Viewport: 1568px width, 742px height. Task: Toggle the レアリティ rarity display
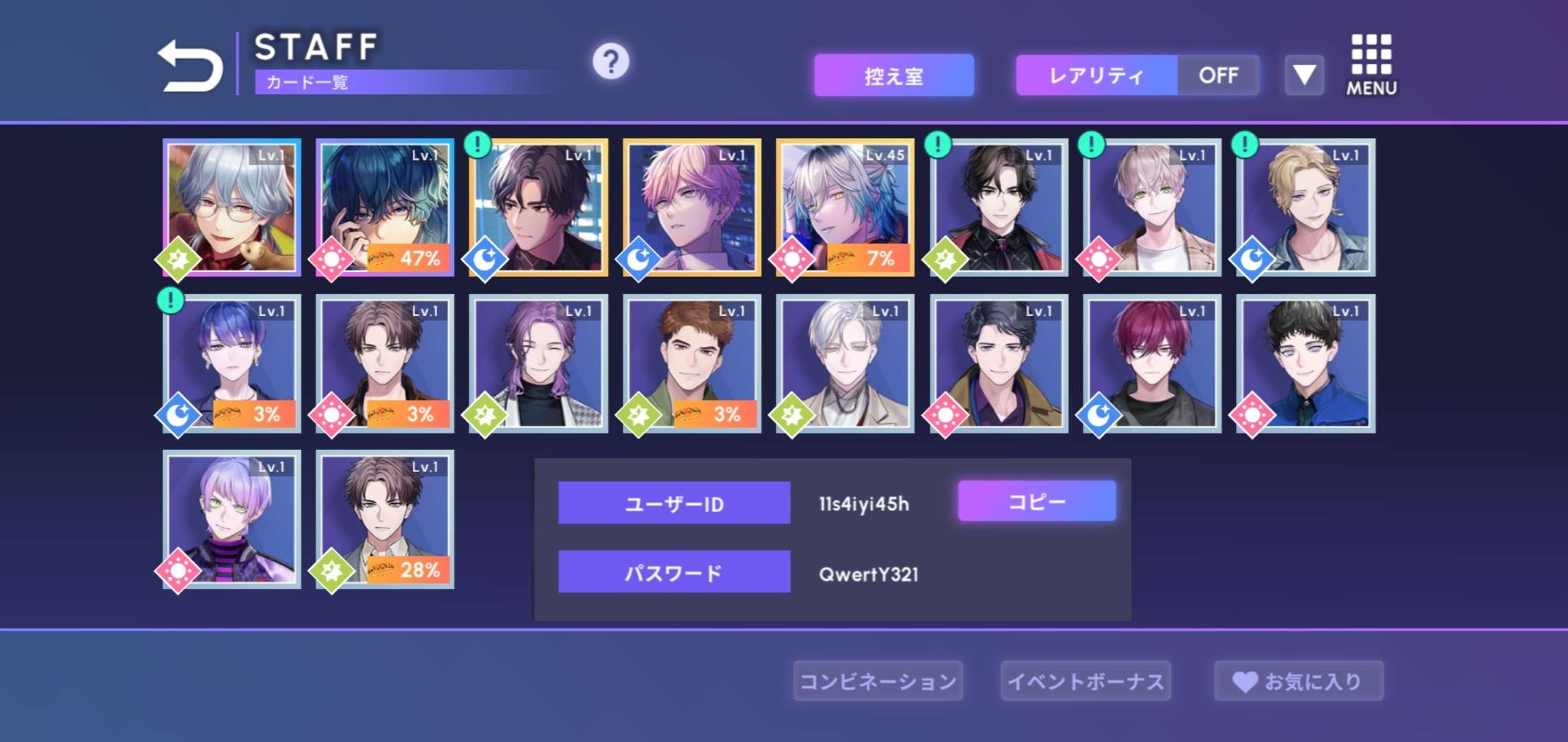[x=1137, y=76]
